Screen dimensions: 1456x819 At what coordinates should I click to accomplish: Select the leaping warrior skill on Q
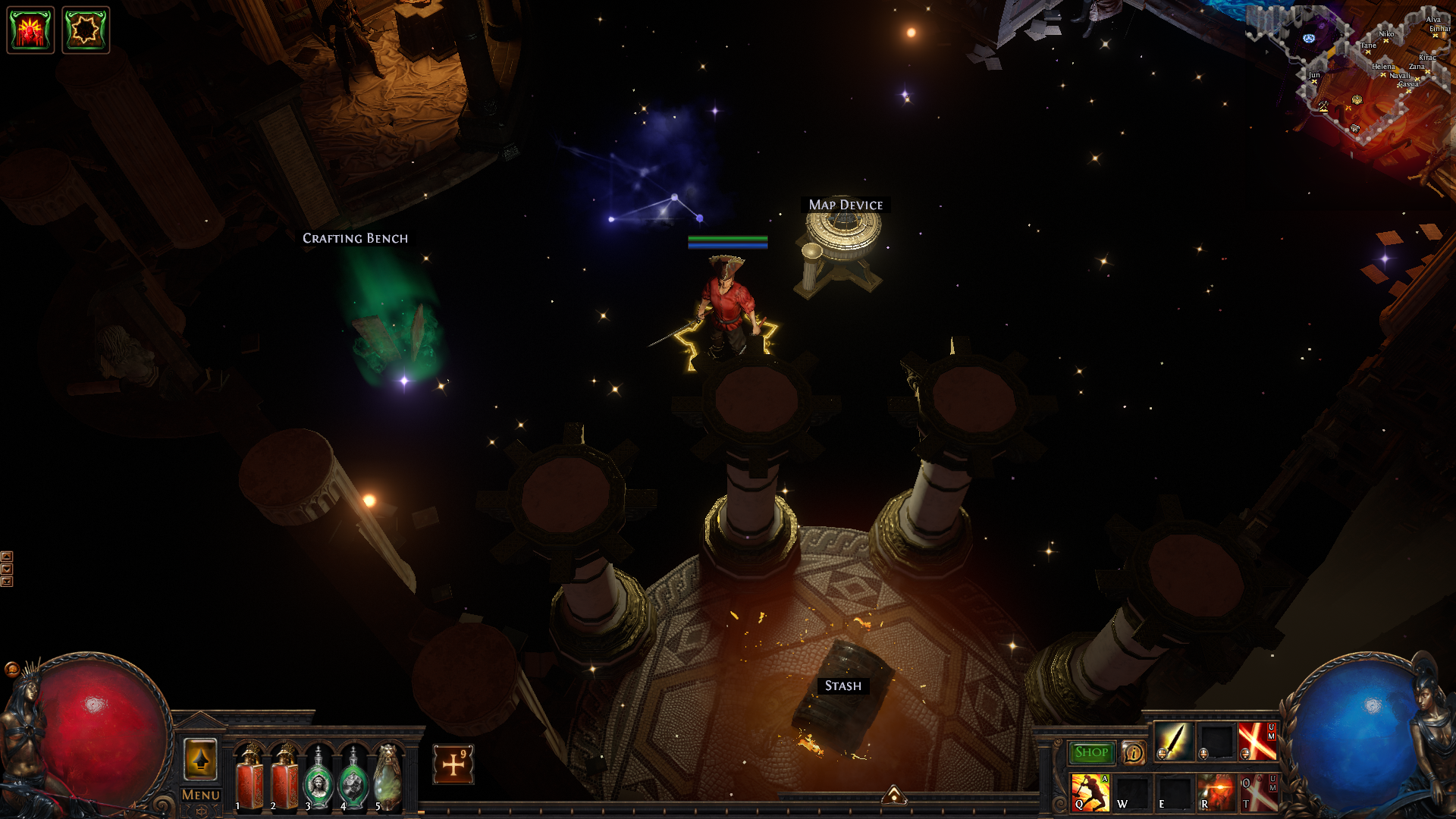point(1090,792)
